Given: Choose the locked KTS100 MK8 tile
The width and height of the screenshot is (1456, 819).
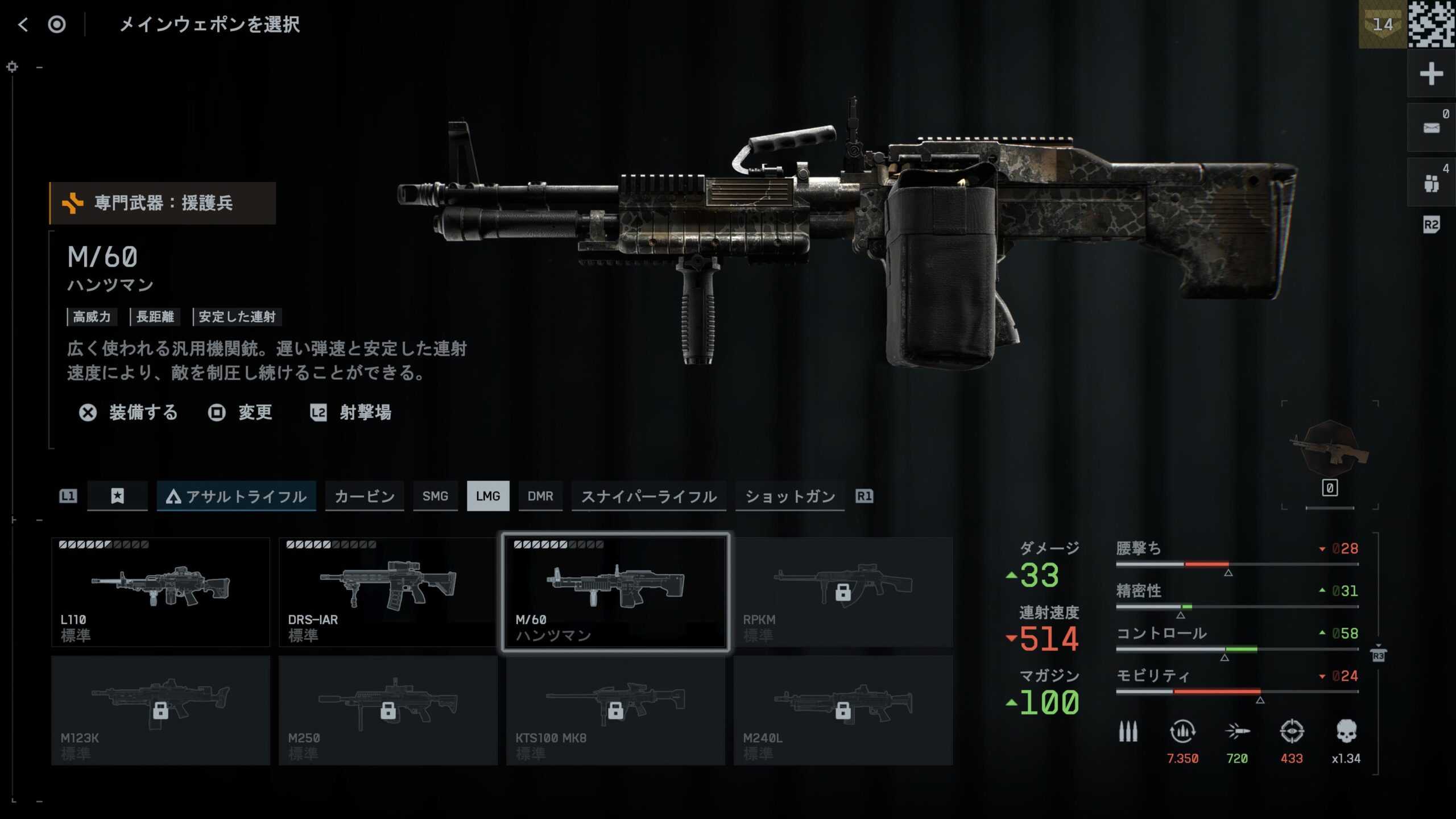Looking at the screenshot, I should [x=615, y=710].
